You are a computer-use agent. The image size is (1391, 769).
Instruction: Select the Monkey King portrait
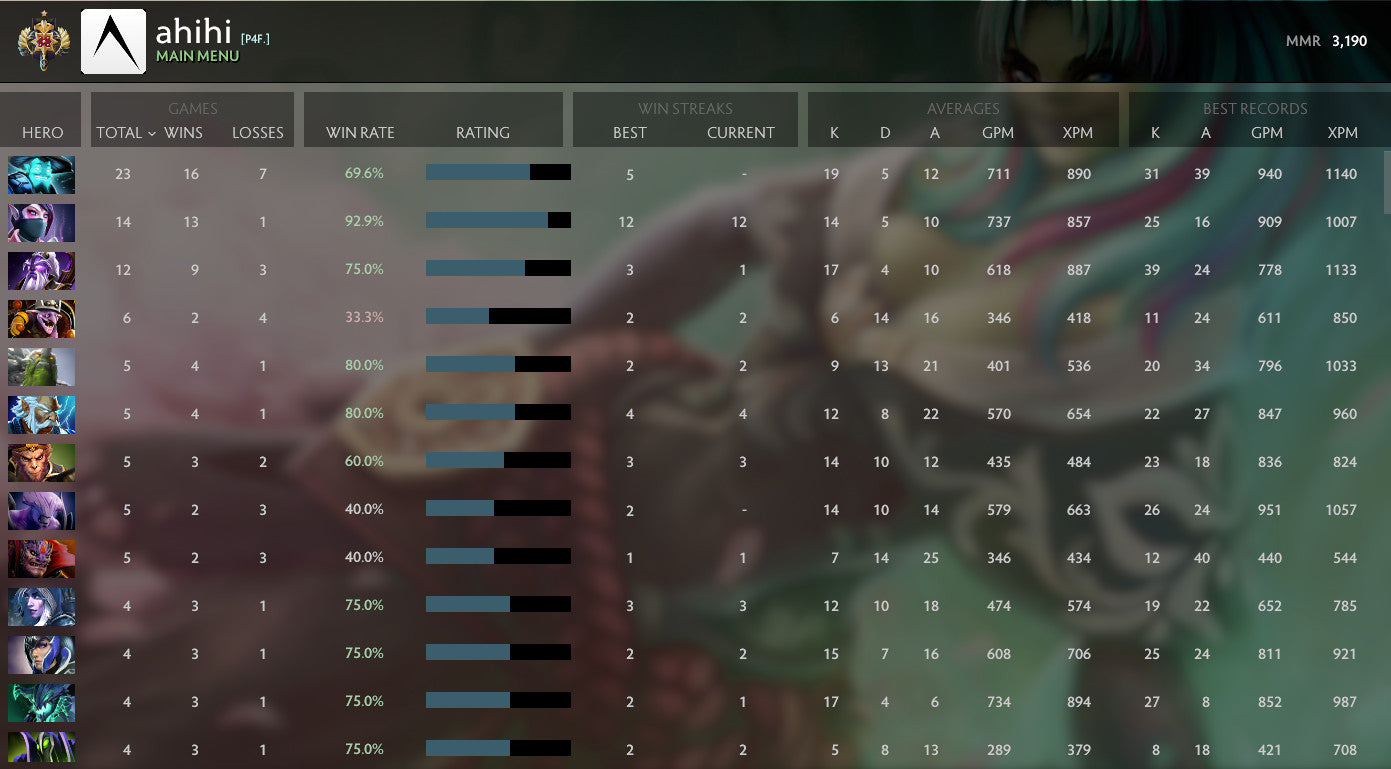coord(41,461)
